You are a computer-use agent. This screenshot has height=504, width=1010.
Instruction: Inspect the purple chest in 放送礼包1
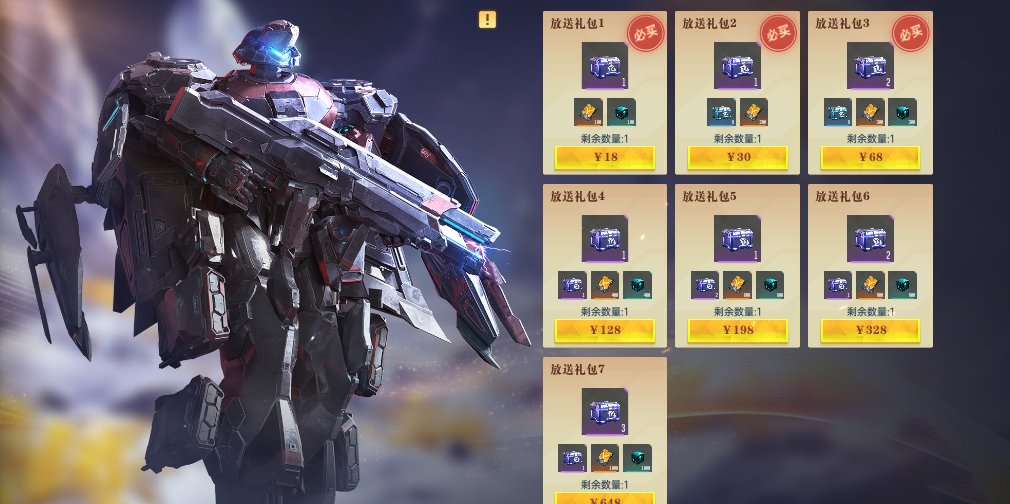[605, 66]
